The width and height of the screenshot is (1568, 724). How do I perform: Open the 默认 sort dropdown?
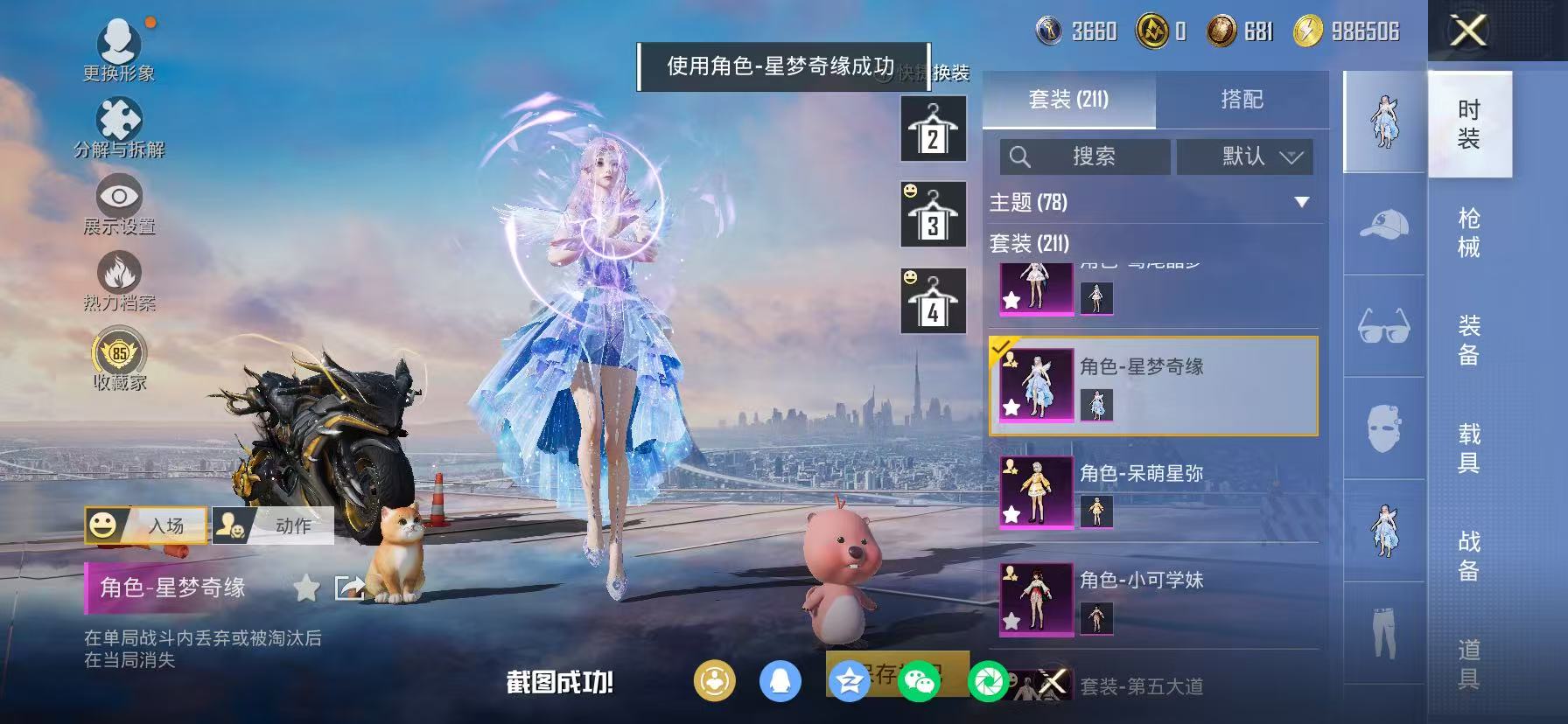[x=1243, y=157]
